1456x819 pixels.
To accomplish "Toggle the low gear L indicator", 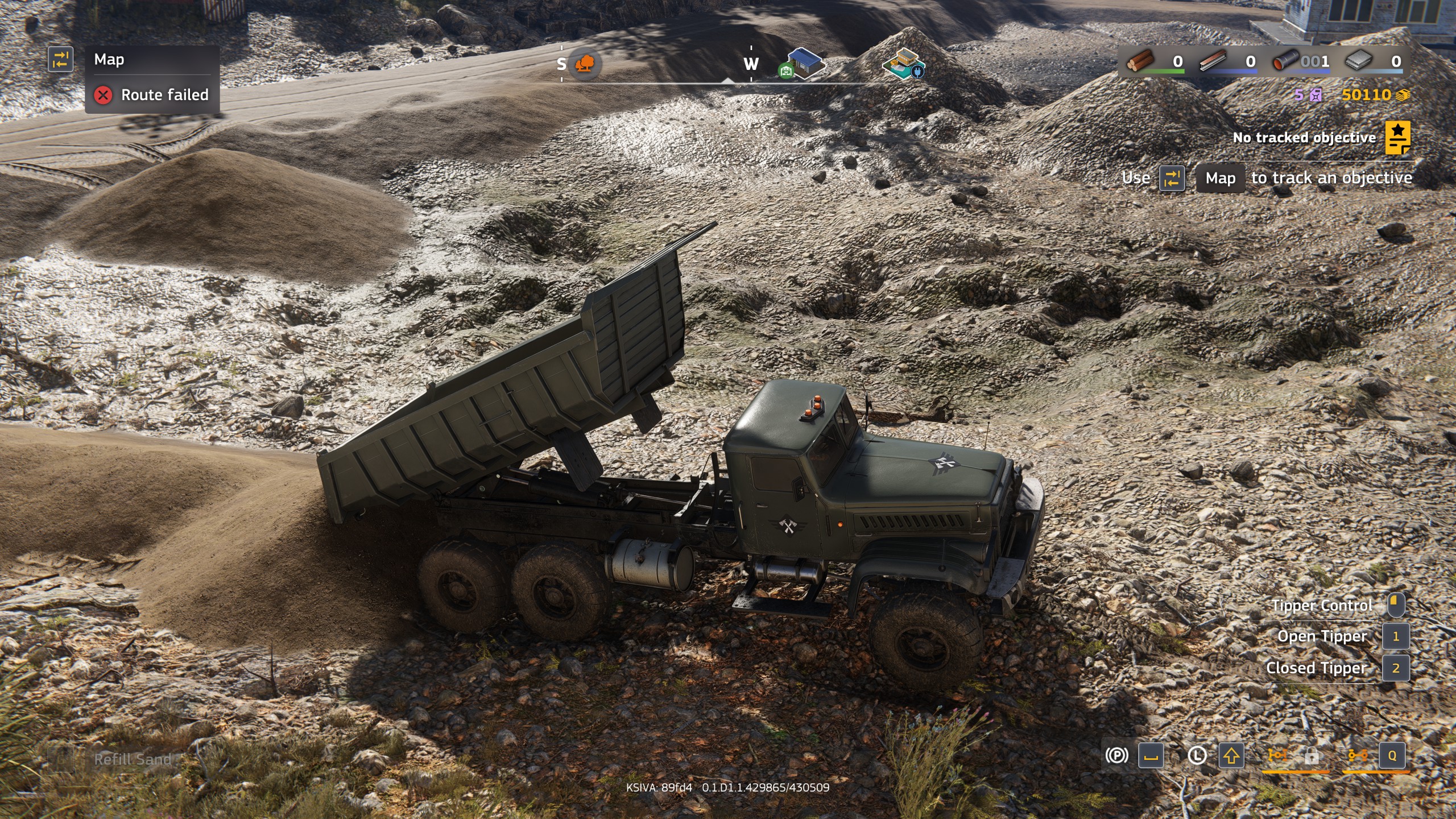I will 1197,755.
